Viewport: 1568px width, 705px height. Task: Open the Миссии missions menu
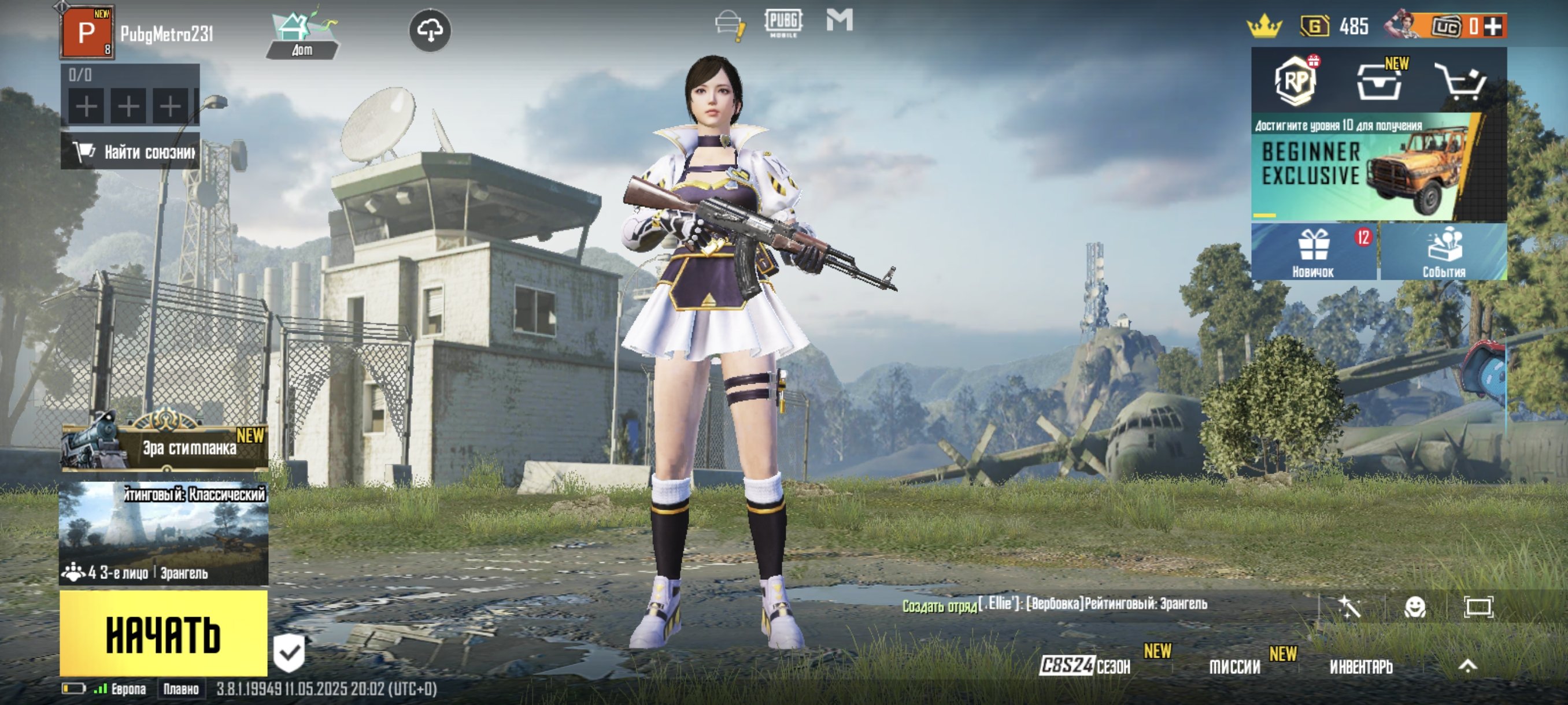coord(1234,667)
